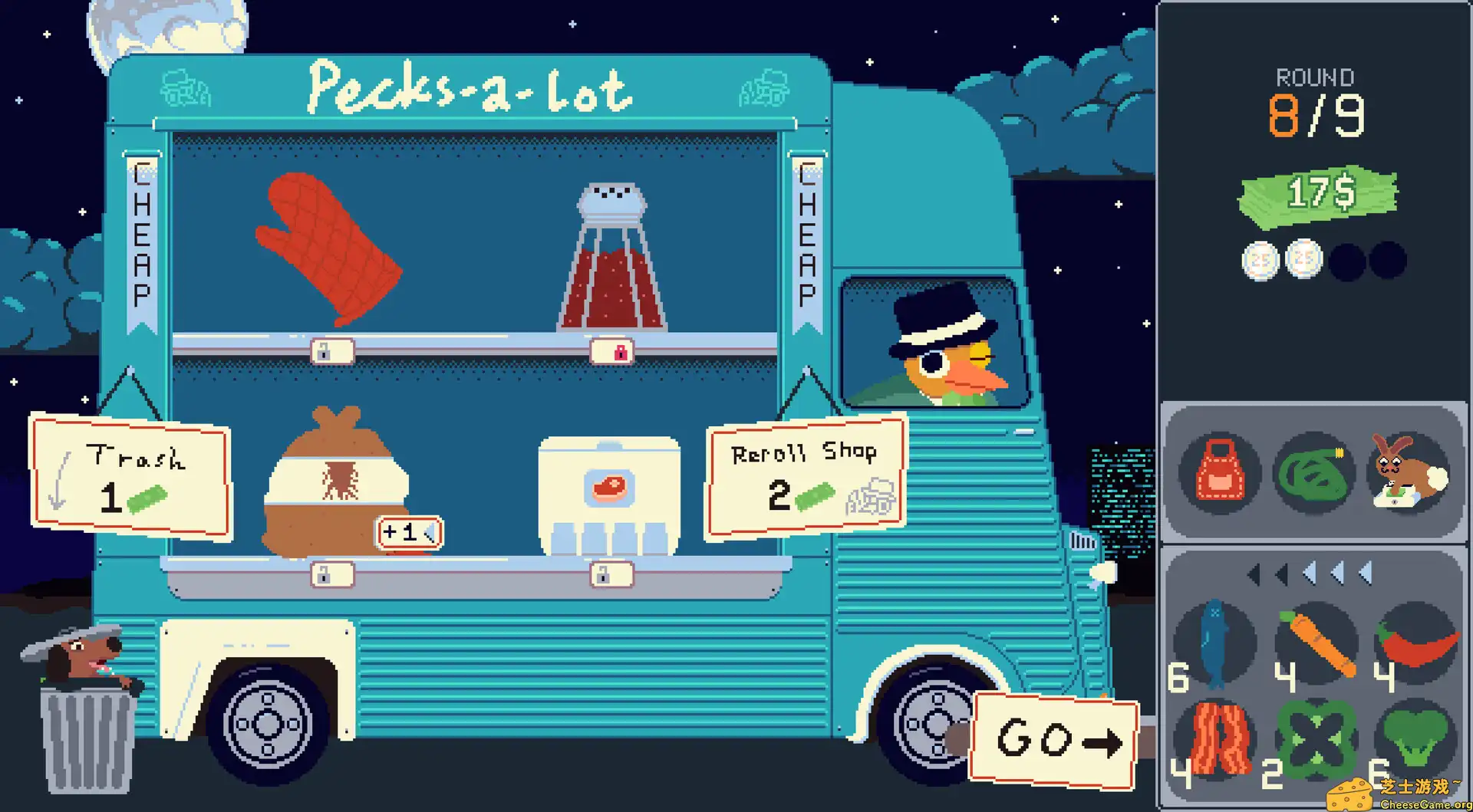This screenshot has width=1473, height=812.
Task: Click the Reroll Shop sign costing 2 dollars
Action: (x=801, y=475)
